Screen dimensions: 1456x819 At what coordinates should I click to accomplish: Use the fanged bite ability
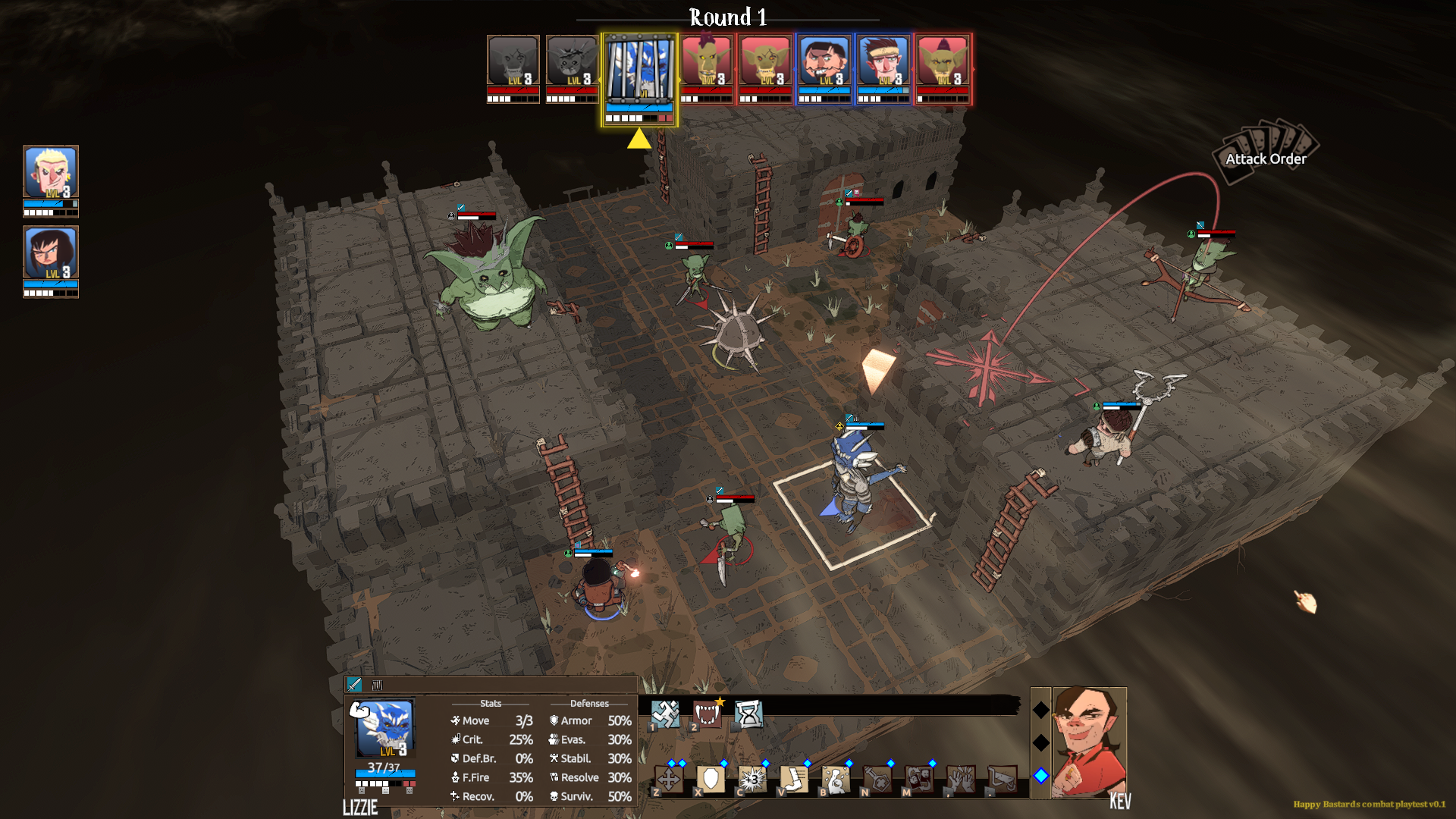pos(707,714)
